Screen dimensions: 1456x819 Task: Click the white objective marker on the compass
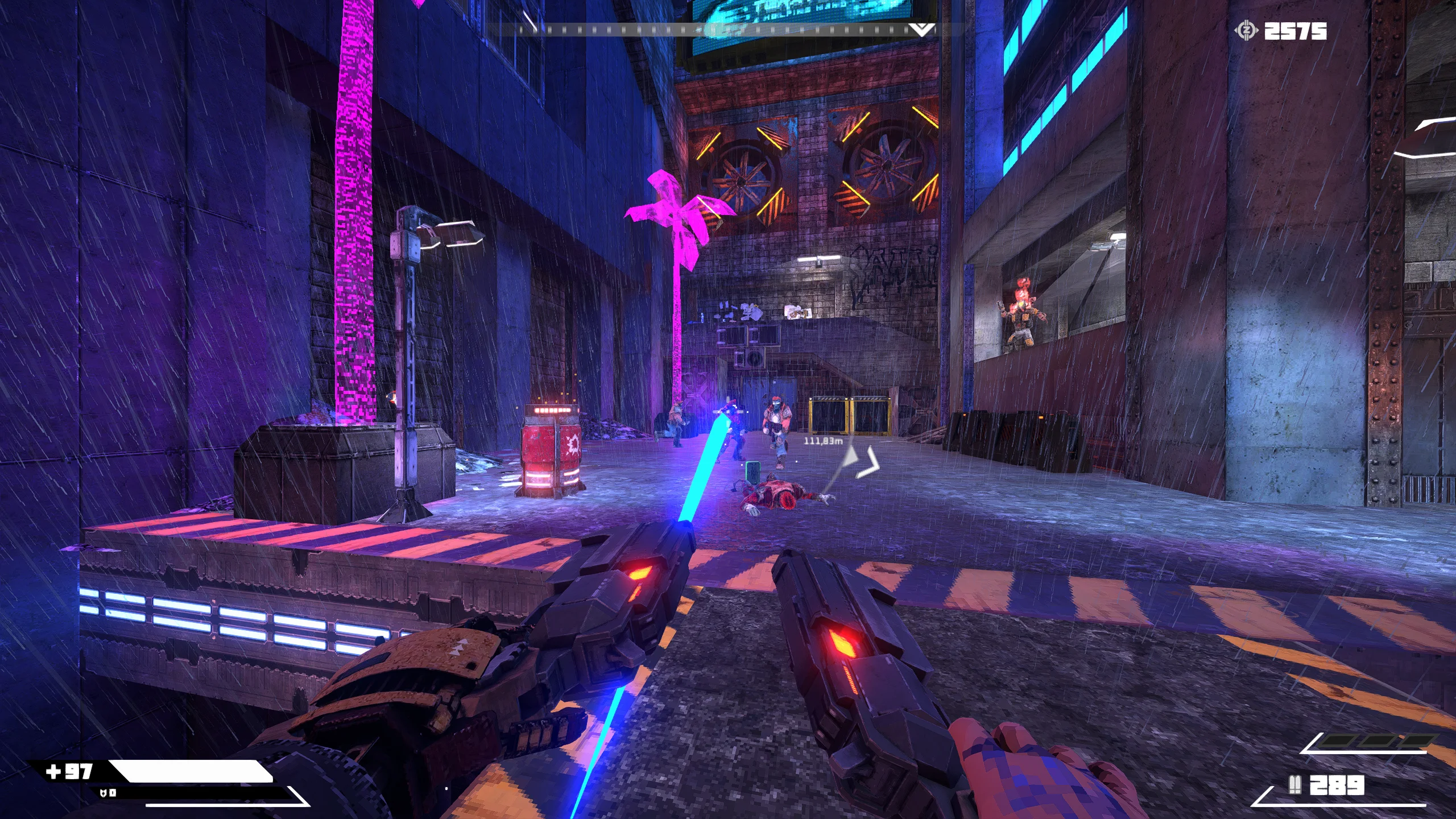922,30
